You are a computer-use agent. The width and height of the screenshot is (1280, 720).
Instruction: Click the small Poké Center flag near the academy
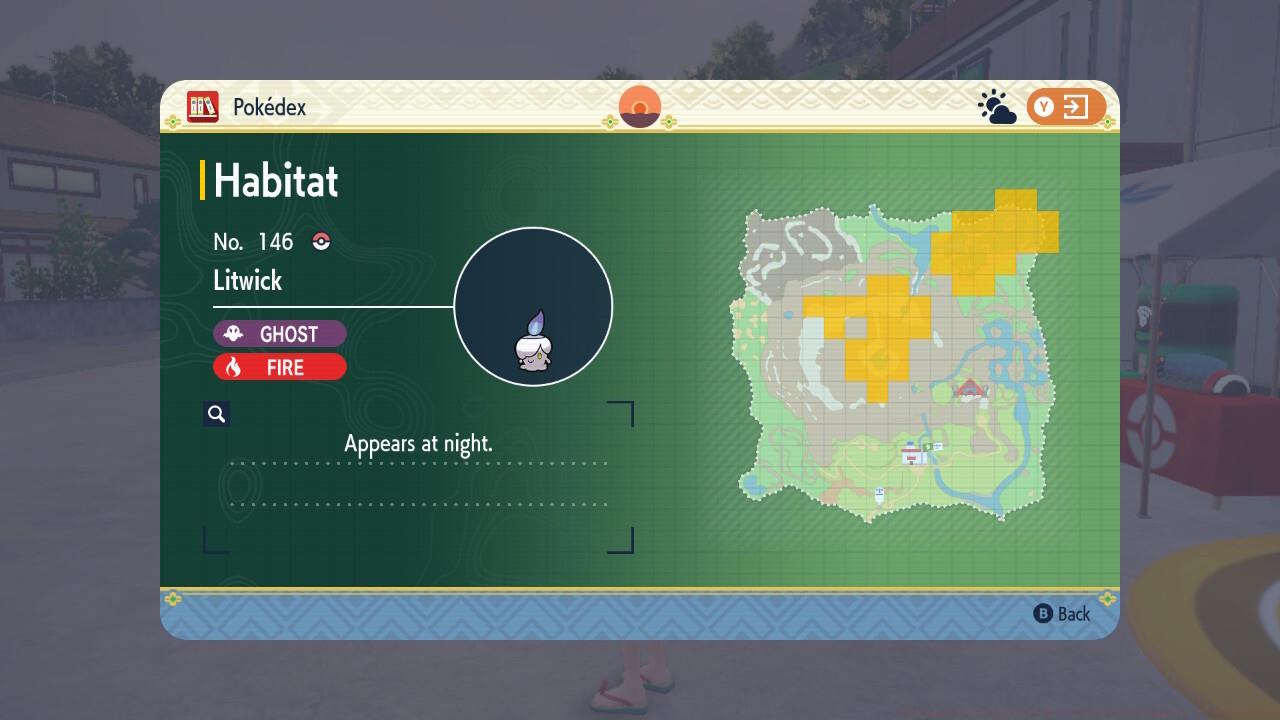[x=928, y=447]
